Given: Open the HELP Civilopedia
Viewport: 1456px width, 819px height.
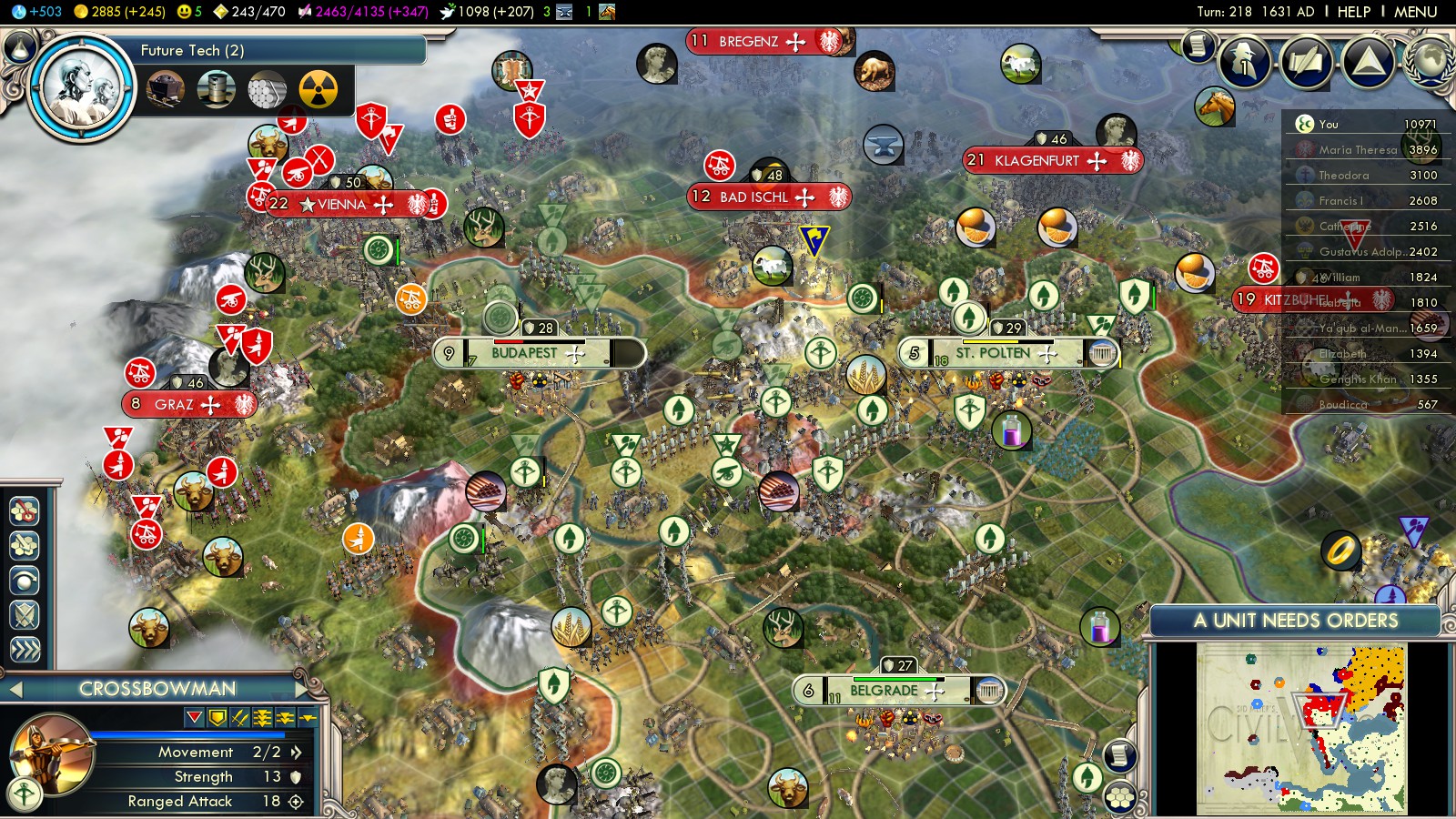Looking at the screenshot, I should click(x=1353, y=12).
